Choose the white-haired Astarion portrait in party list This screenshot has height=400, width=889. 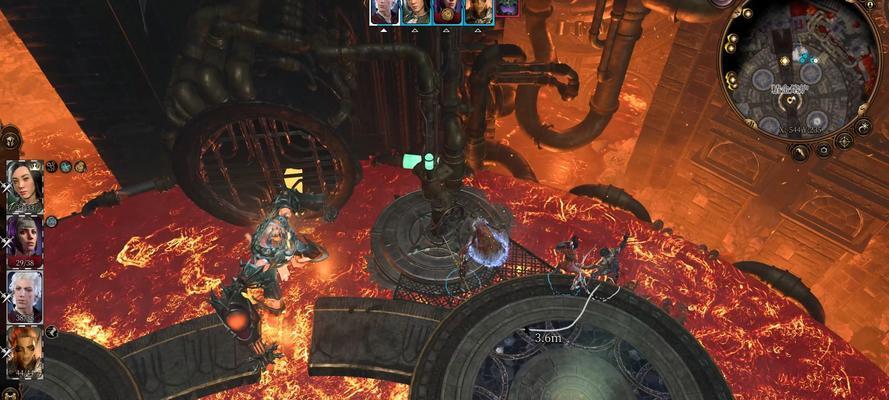pyautogui.click(x=24, y=294)
